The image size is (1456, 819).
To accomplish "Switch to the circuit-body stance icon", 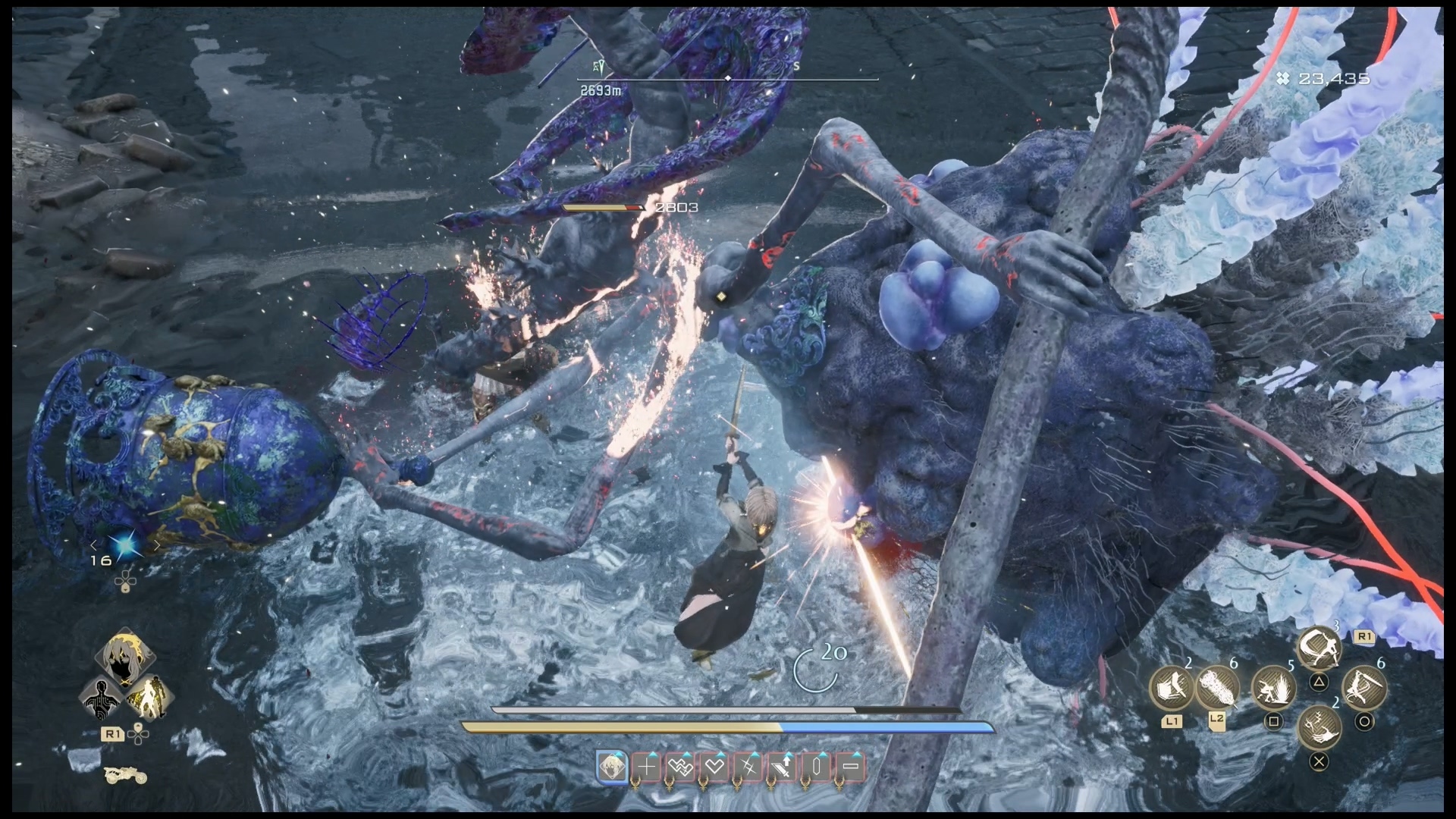I will [x=103, y=697].
